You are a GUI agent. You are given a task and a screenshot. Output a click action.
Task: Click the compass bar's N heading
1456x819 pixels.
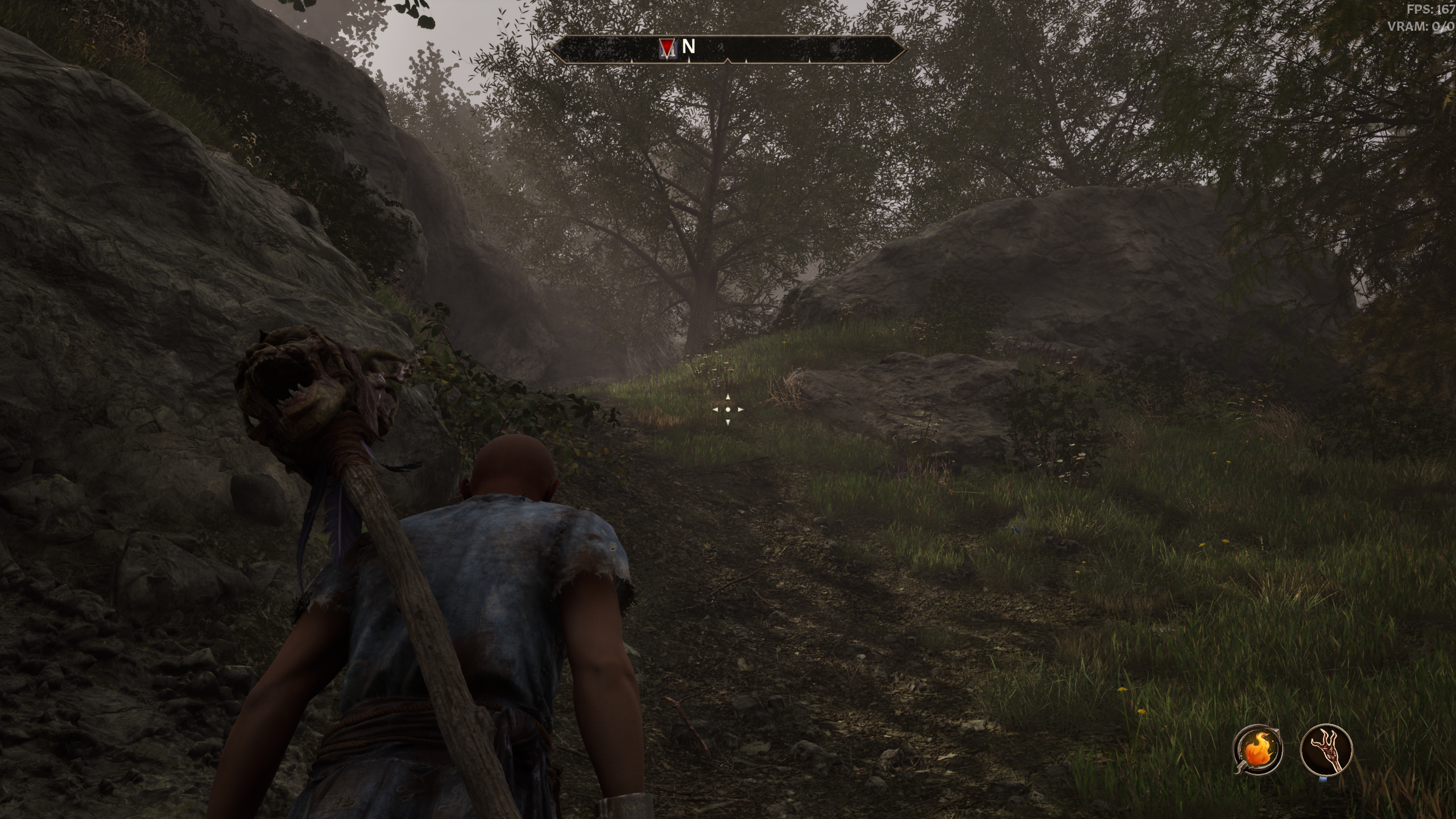click(688, 47)
